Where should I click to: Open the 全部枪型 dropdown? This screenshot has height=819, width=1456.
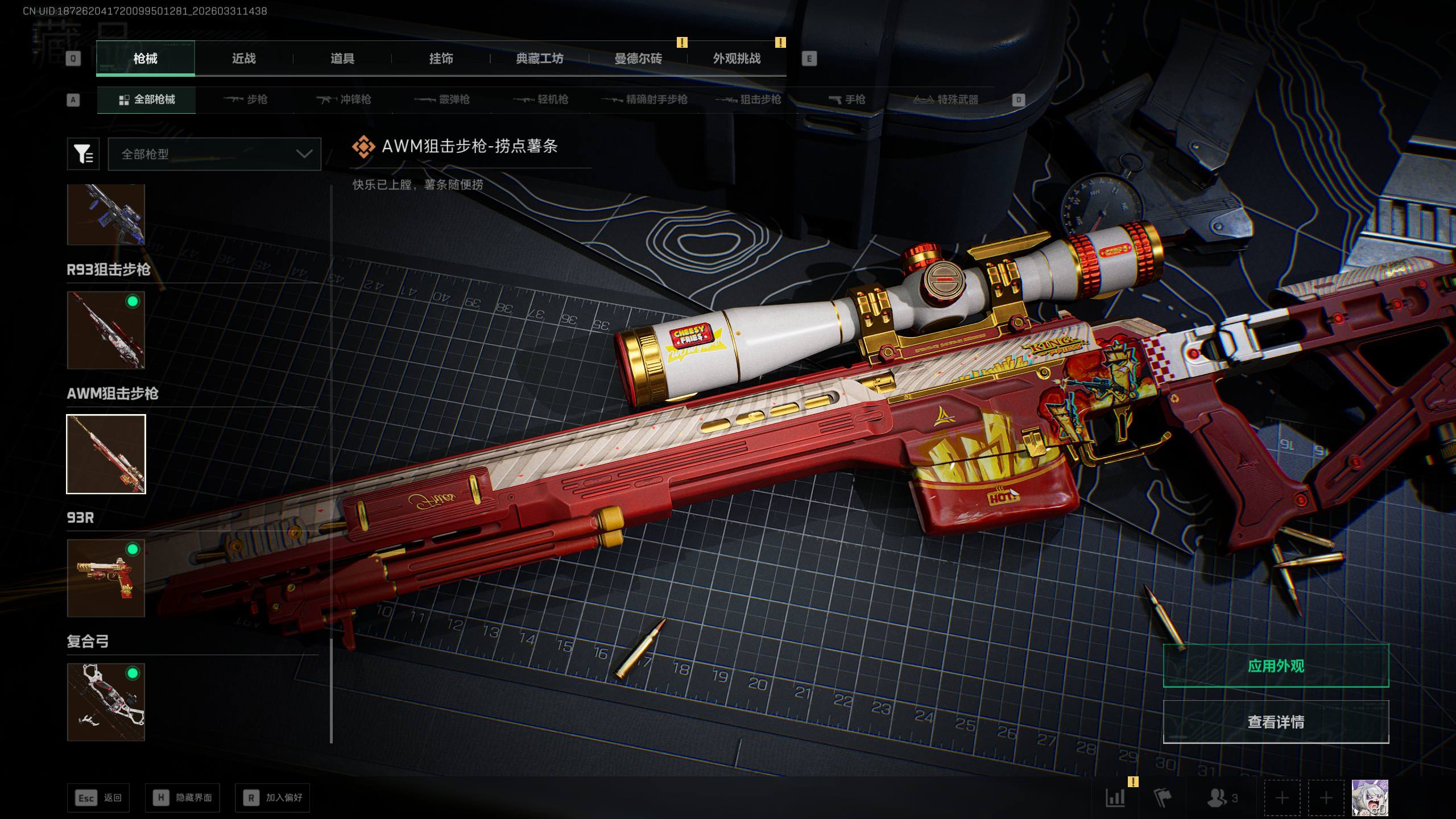[214, 154]
